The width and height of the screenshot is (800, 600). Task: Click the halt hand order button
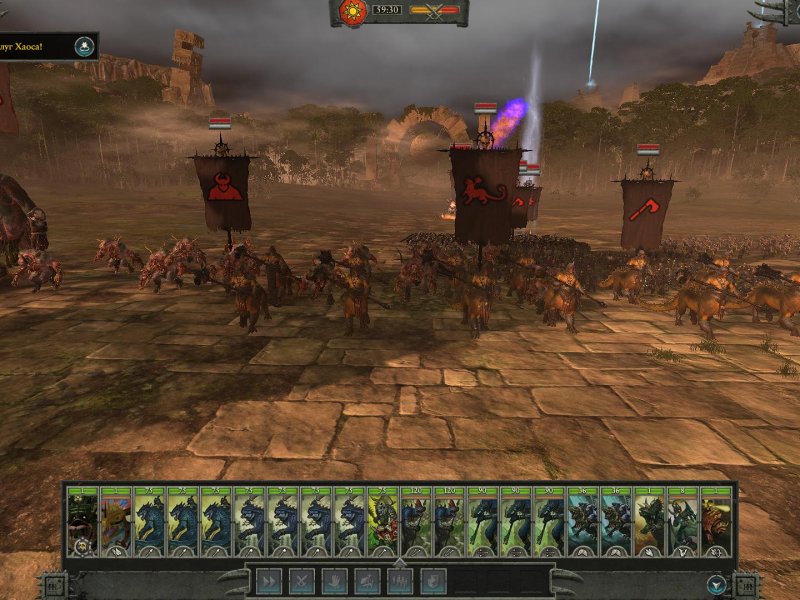coord(335,580)
